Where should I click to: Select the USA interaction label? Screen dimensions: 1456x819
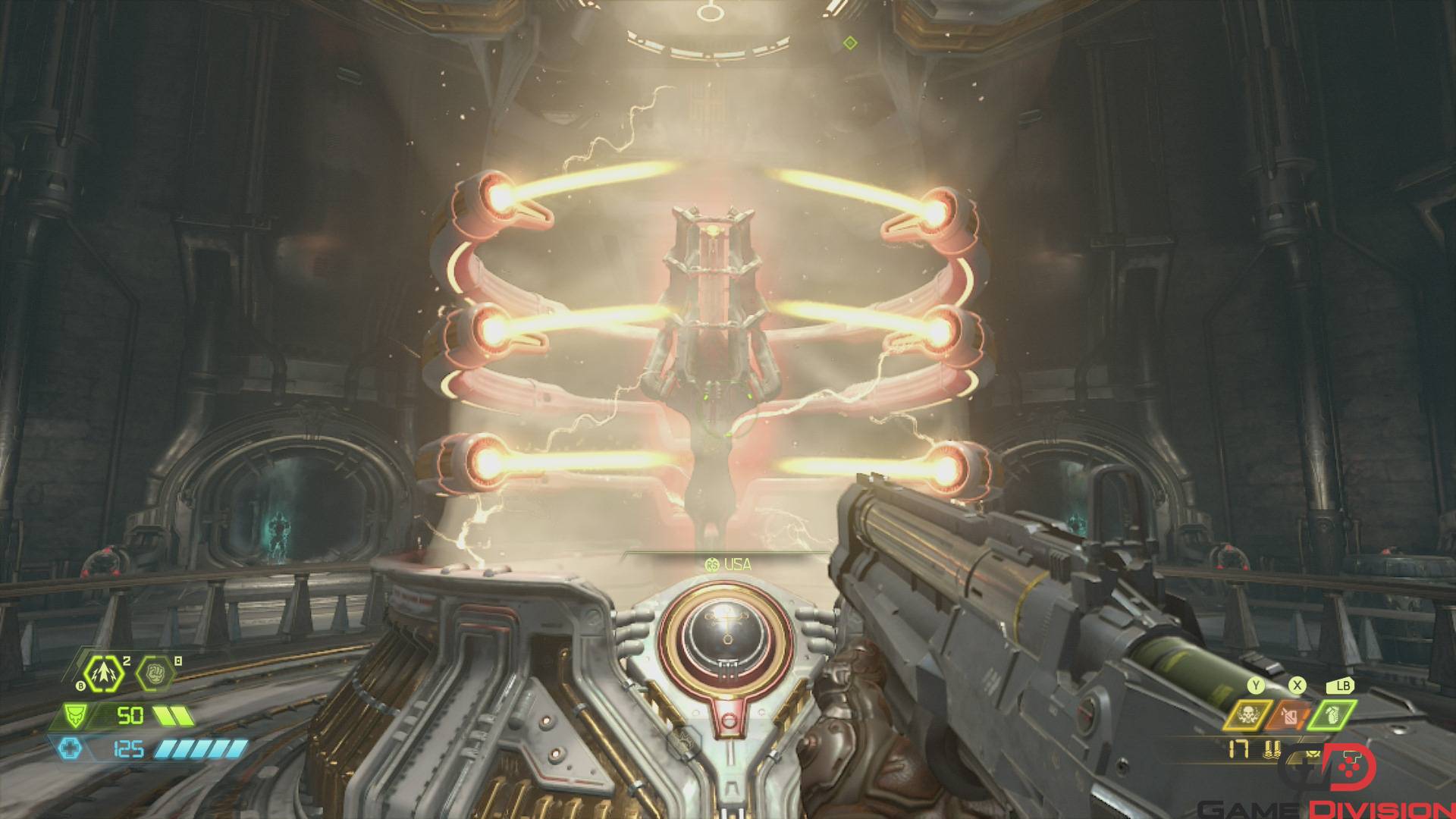pyautogui.click(x=736, y=564)
